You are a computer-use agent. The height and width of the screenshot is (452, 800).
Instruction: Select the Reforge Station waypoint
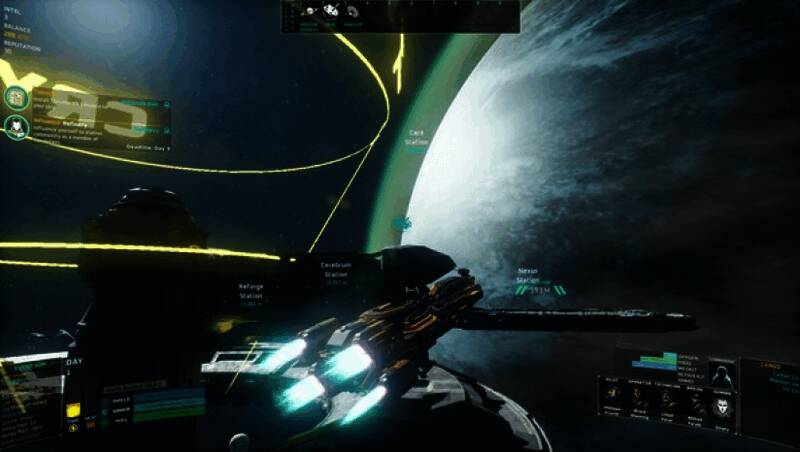pyautogui.click(x=251, y=290)
